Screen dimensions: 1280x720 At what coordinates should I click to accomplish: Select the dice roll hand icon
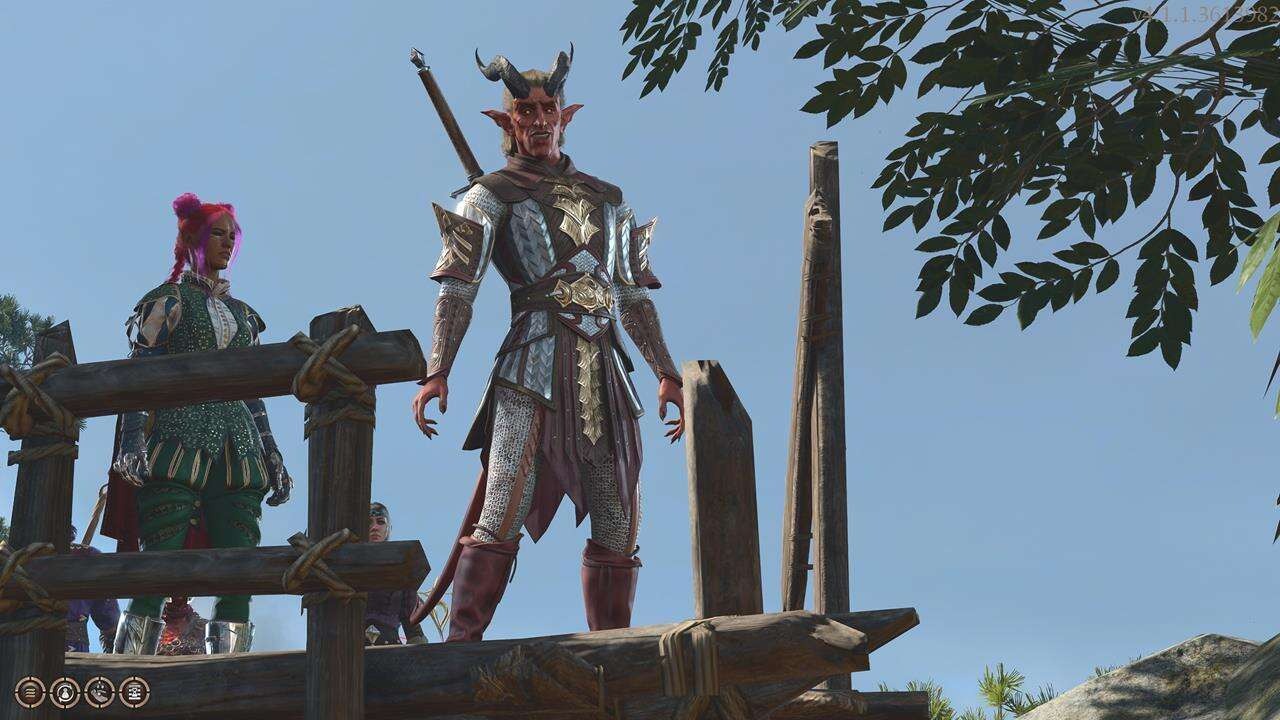pyautogui.click(x=99, y=693)
